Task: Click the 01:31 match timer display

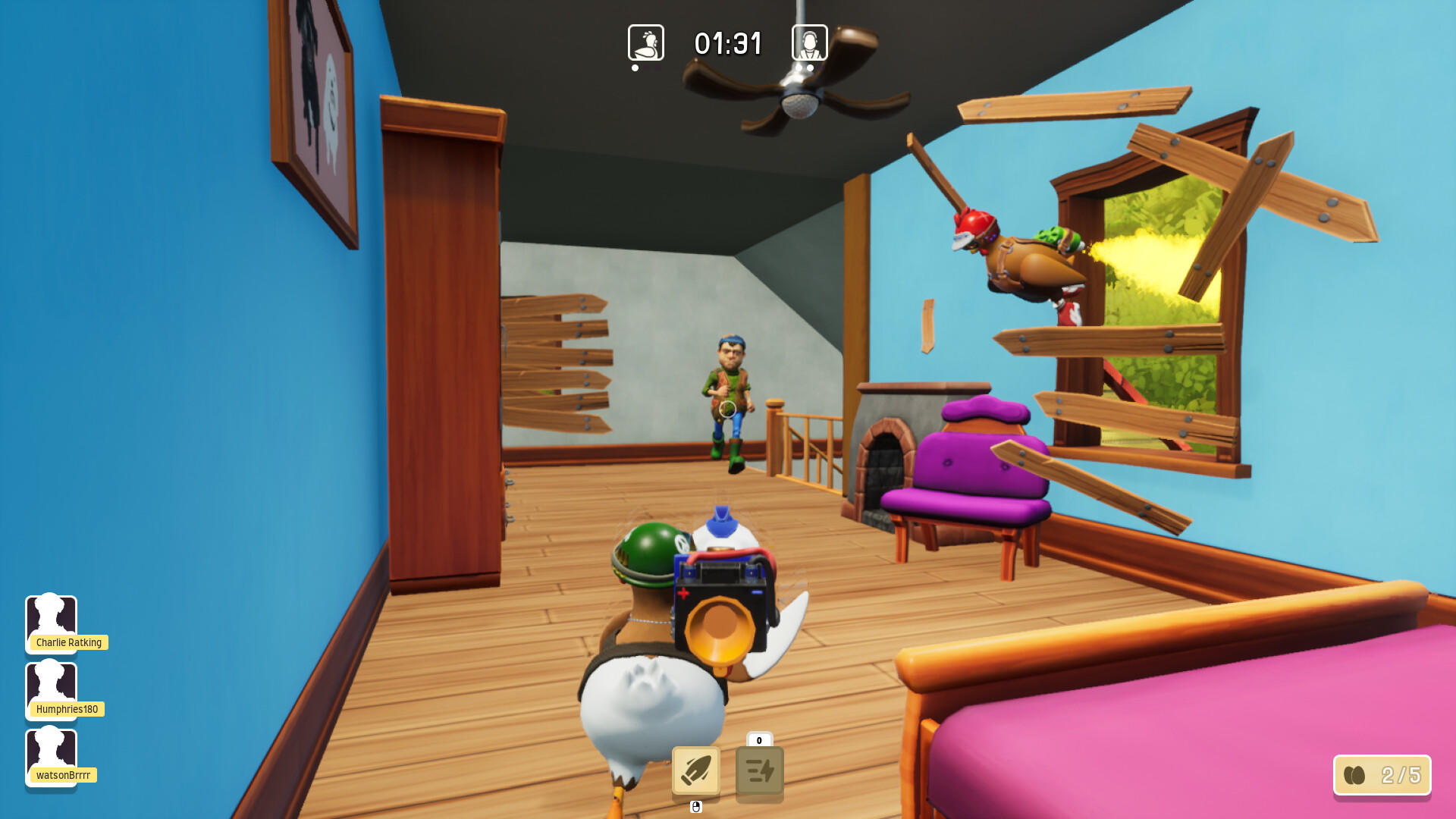Action: coord(729,43)
